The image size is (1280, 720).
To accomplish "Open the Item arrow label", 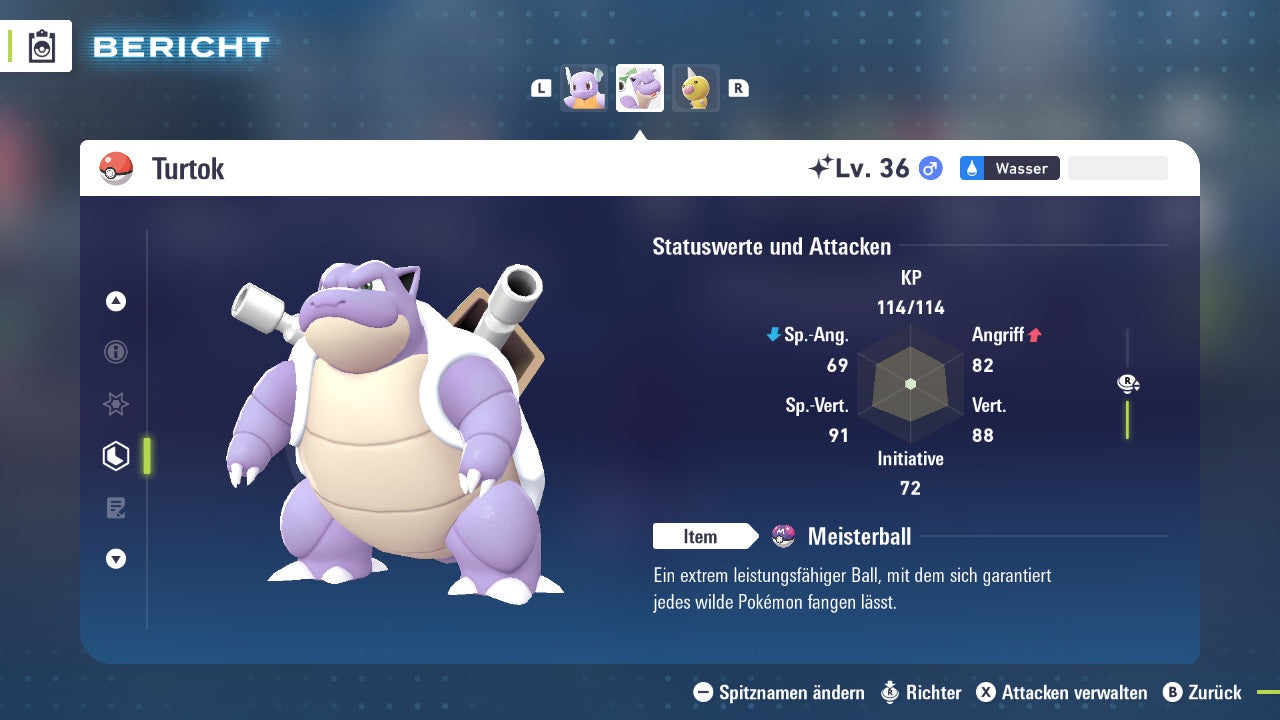I will click(706, 536).
